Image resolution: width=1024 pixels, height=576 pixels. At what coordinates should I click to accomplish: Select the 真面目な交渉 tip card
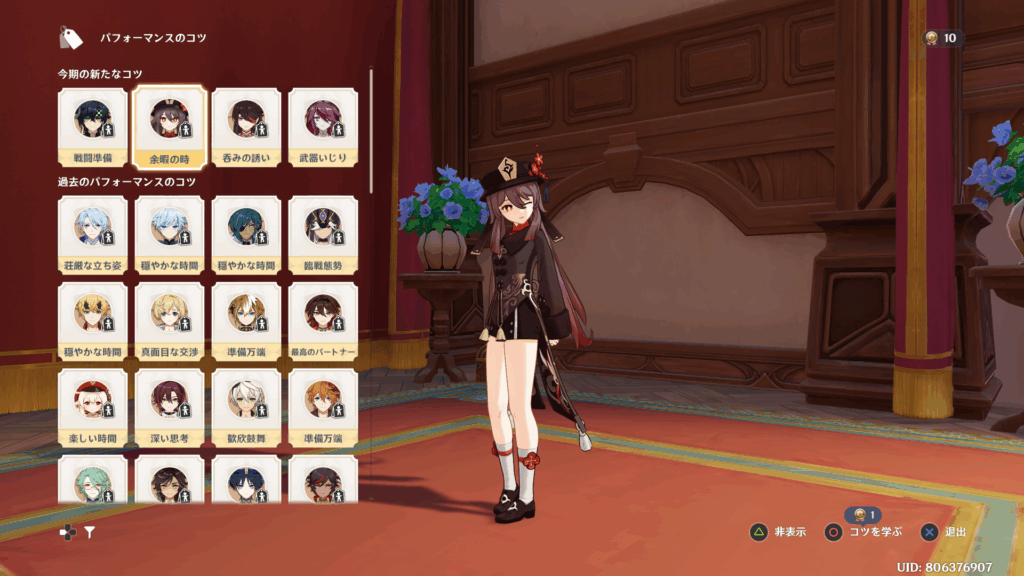click(x=170, y=321)
